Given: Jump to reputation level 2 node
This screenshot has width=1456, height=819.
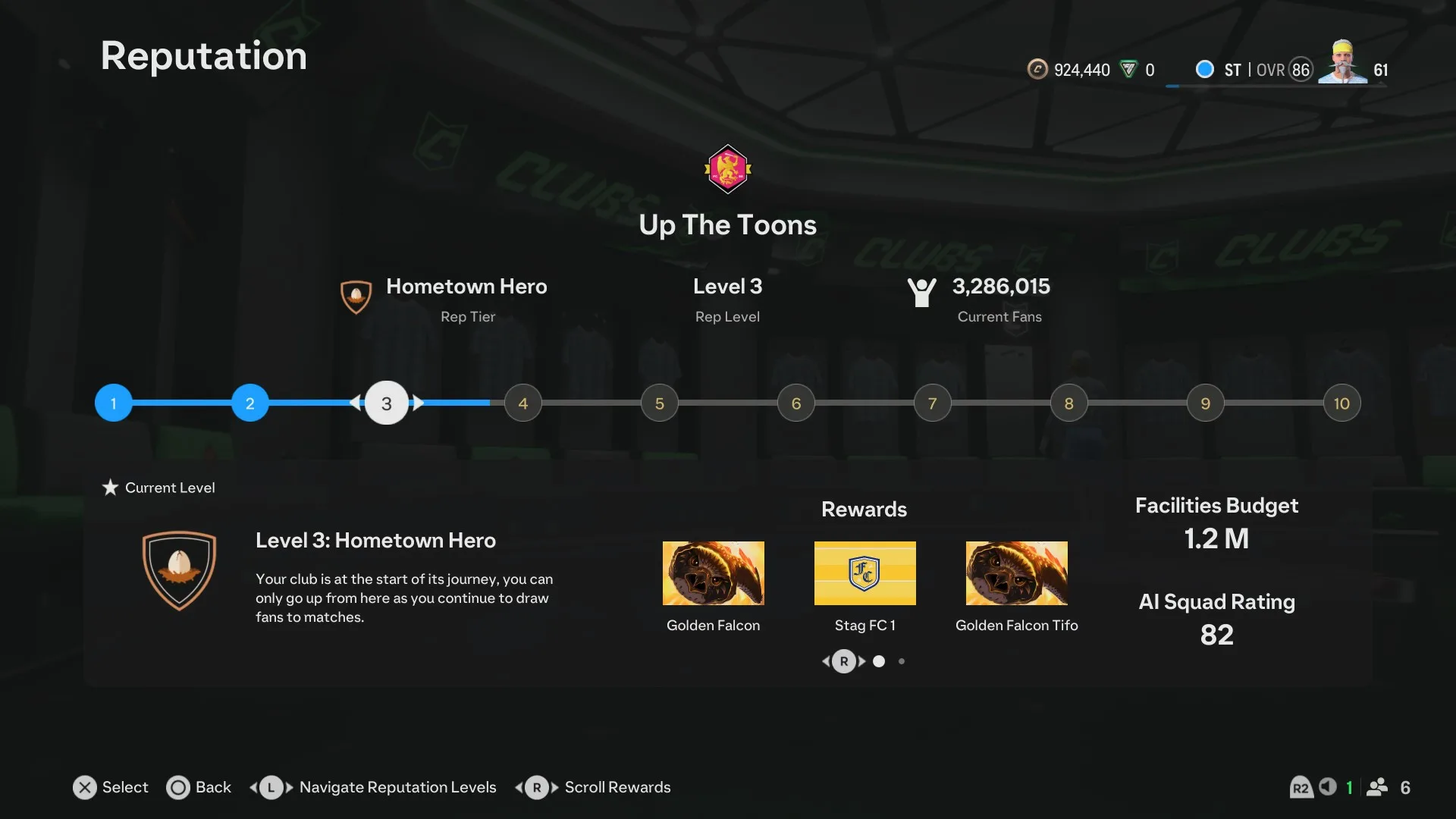Looking at the screenshot, I should point(250,403).
